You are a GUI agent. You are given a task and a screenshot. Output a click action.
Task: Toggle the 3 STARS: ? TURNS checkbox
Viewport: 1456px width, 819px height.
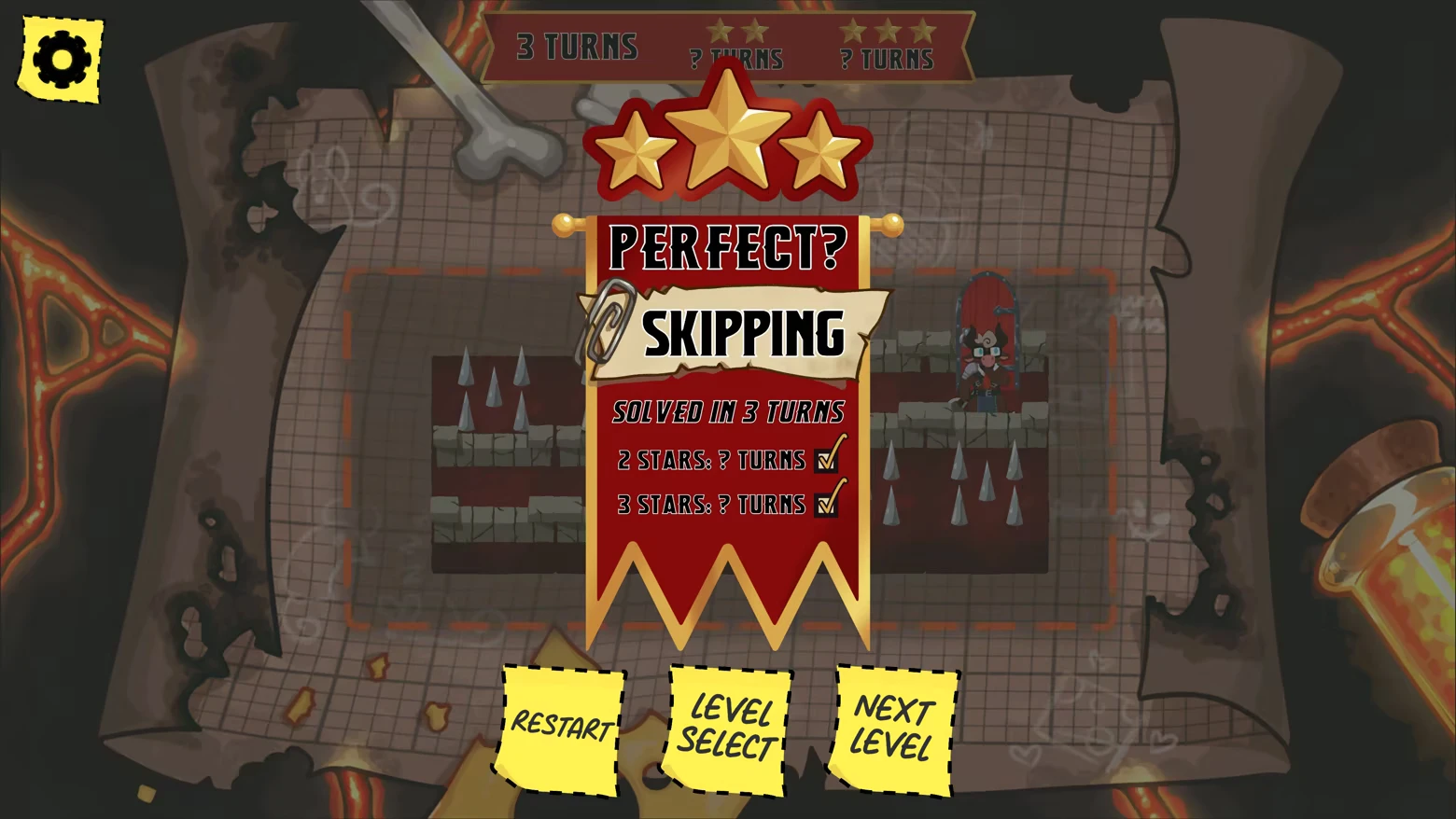tap(827, 504)
